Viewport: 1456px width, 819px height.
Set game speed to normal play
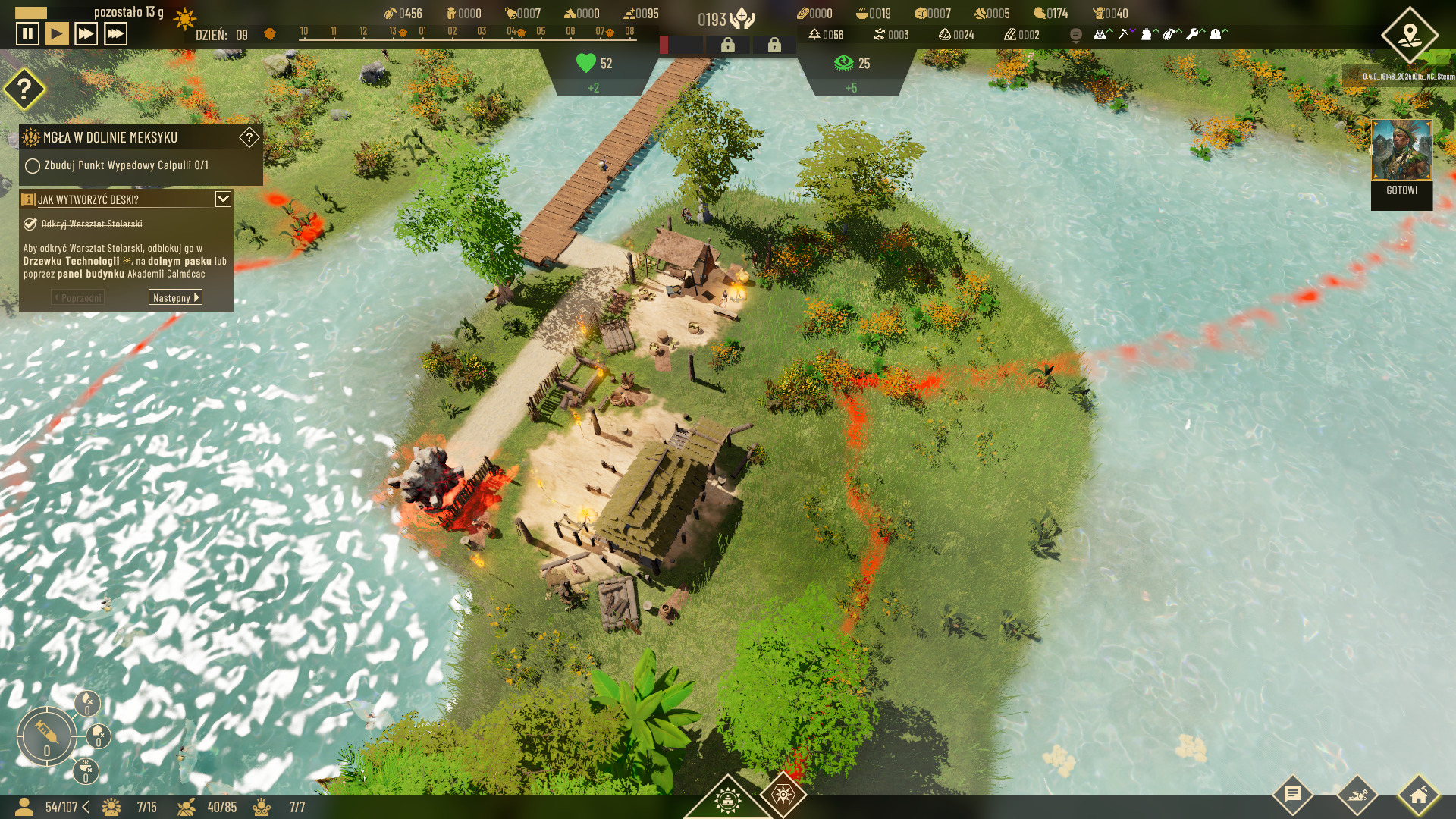(x=57, y=34)
